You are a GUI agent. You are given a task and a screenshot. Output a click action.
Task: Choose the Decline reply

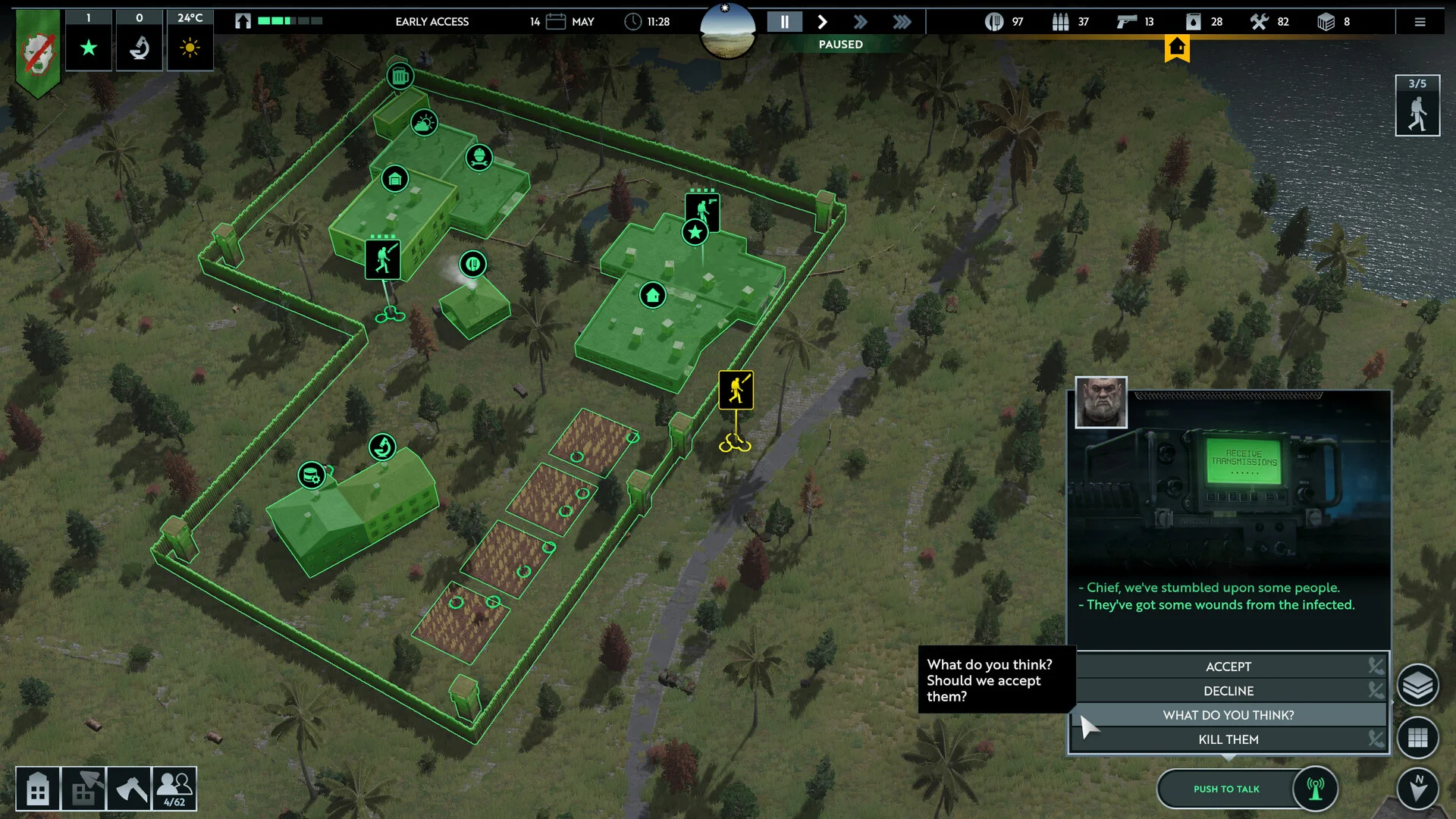pyautogui.click(x=1228, y=691)
